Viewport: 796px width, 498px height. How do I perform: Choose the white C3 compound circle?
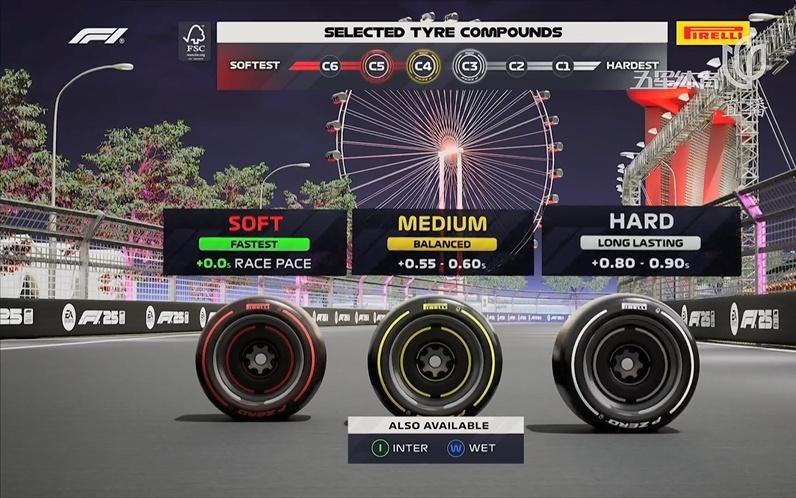468,66
